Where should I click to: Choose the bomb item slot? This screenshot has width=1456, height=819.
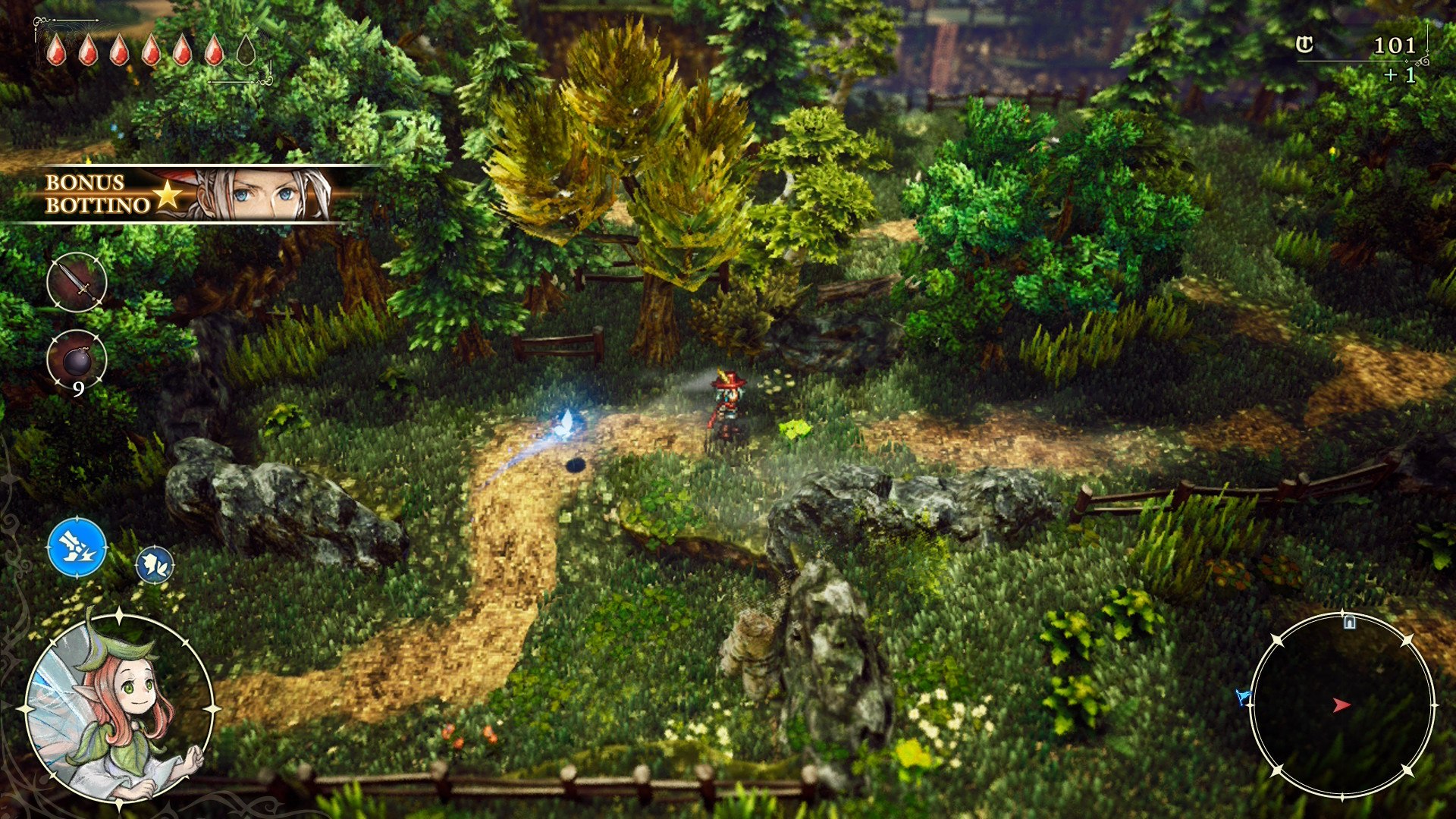77,359
